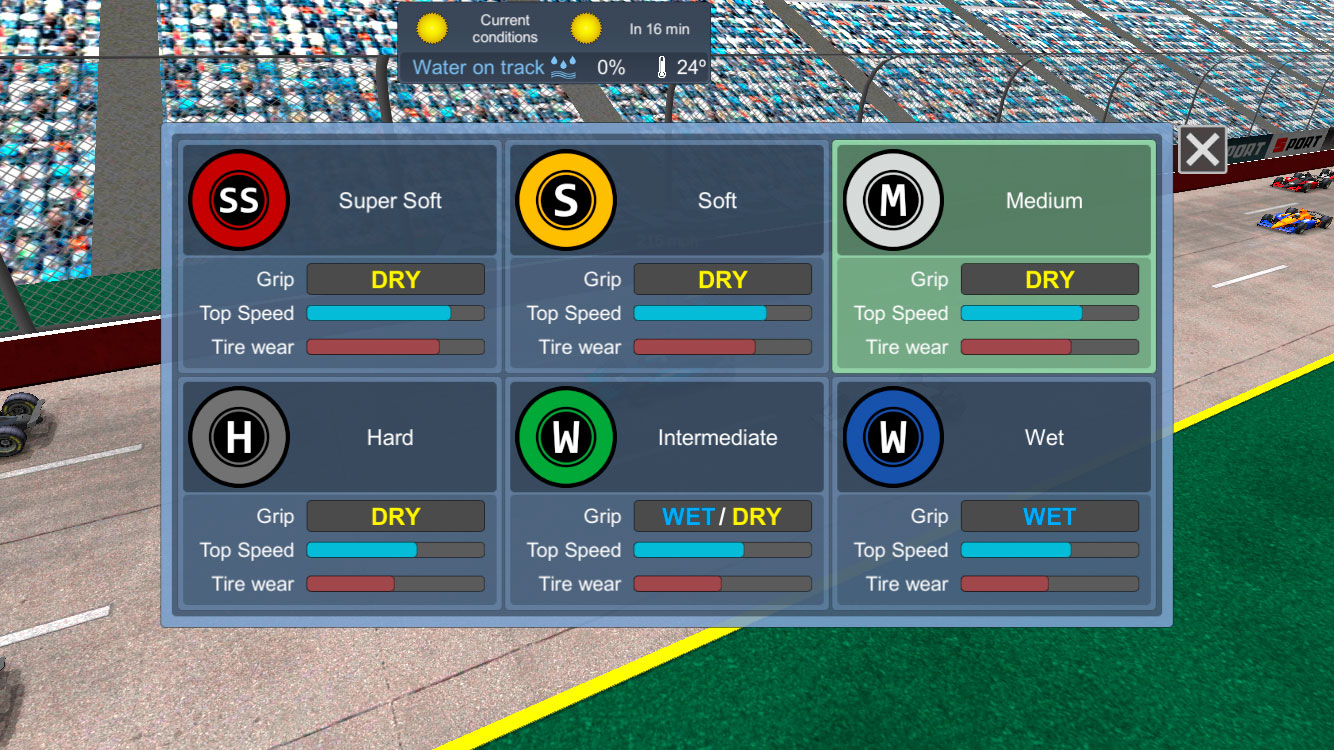Screen dimensions: 1334x750
Task: Click the Wet tire's WET grip indicator
Action: coord(1049,516)
